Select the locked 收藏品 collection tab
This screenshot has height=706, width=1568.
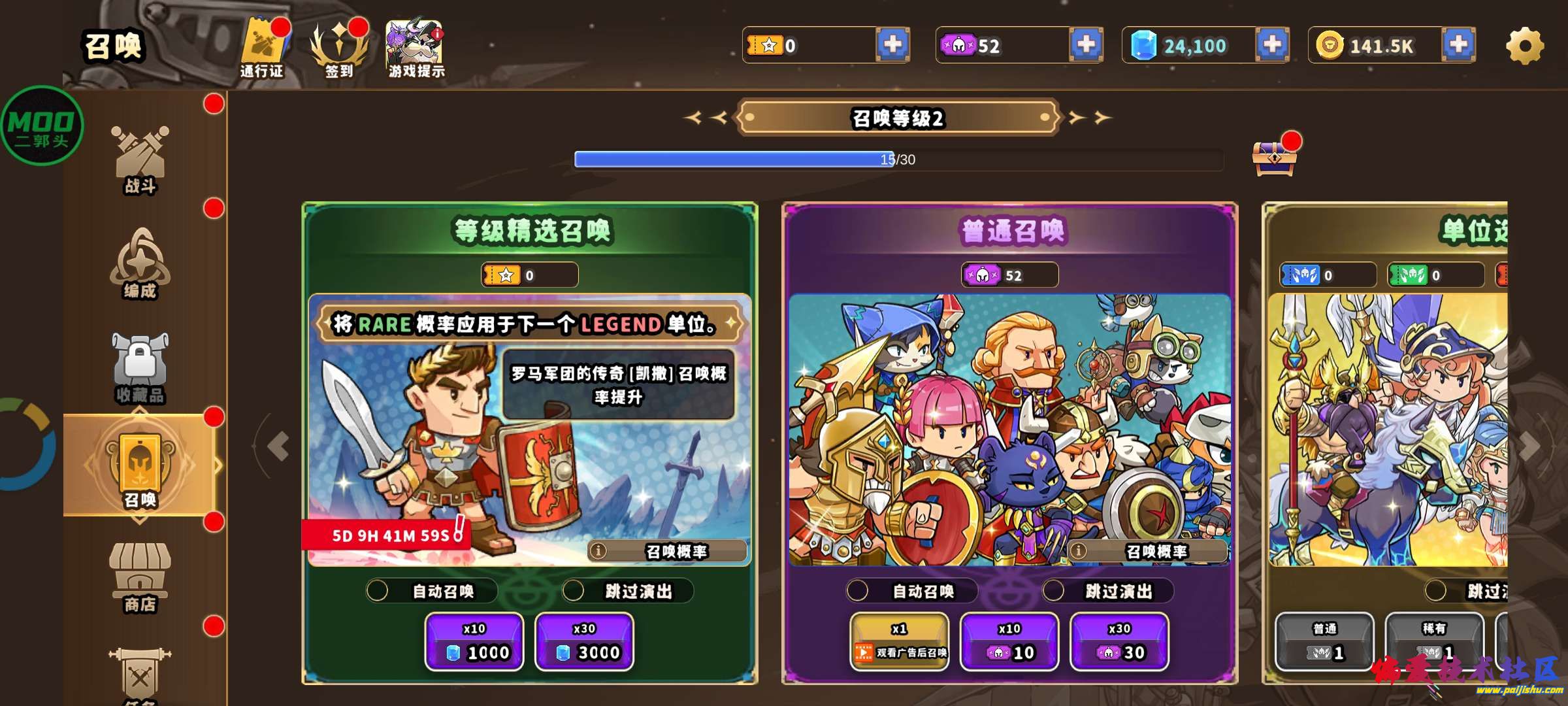140,368
